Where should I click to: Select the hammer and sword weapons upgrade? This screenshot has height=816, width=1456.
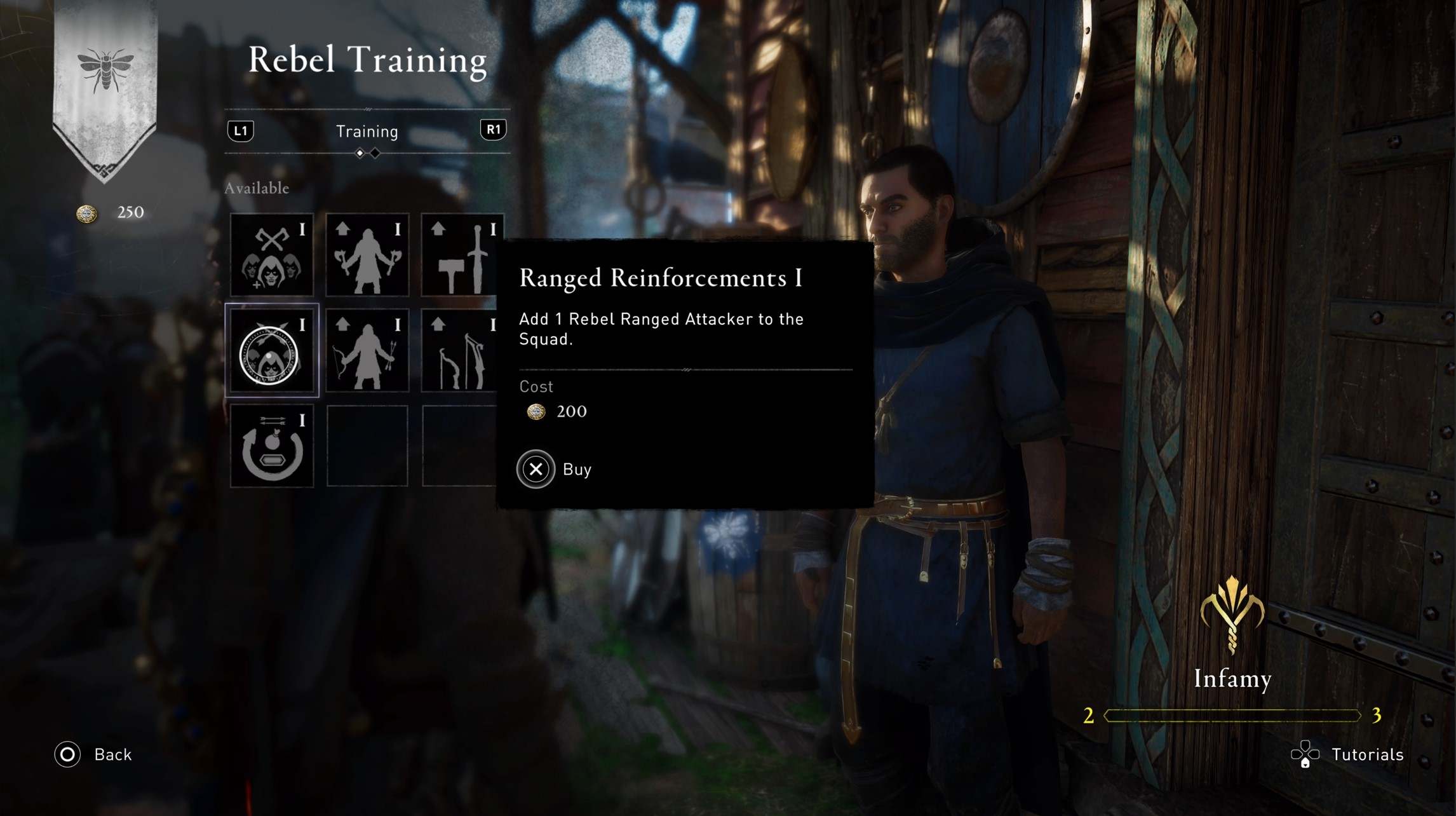461,255
